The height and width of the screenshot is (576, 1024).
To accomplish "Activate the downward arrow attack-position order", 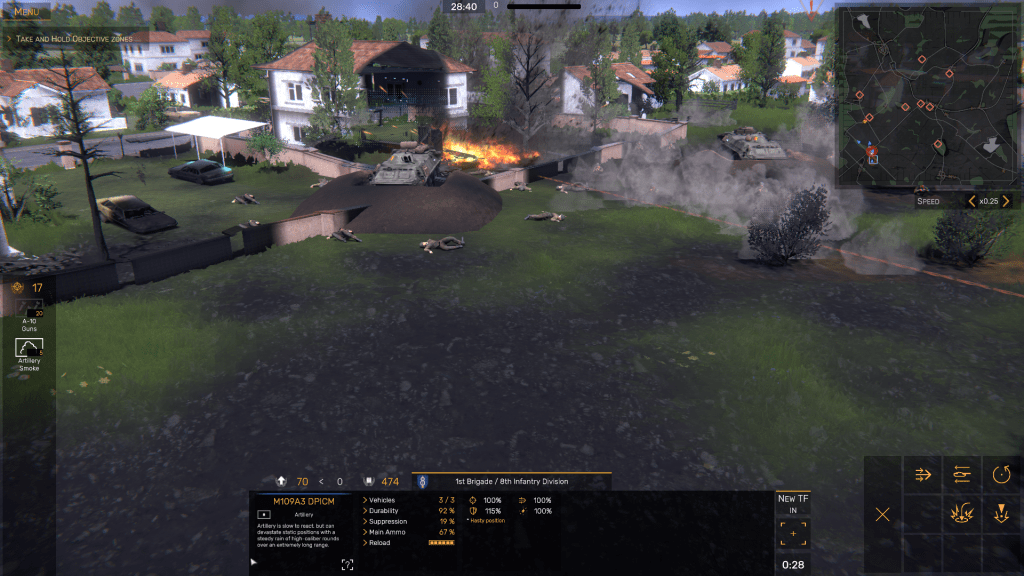I will pos(1002,515).
